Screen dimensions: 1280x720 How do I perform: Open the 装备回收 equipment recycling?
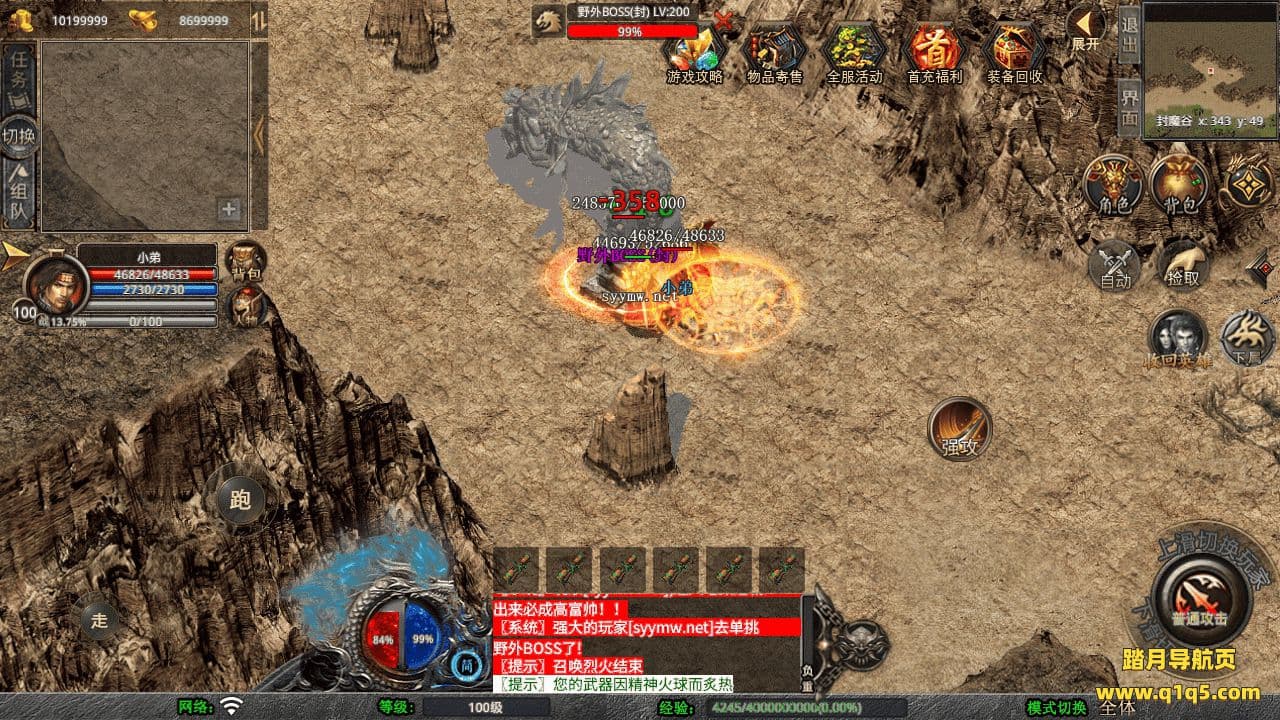(x=1014, y=53)
